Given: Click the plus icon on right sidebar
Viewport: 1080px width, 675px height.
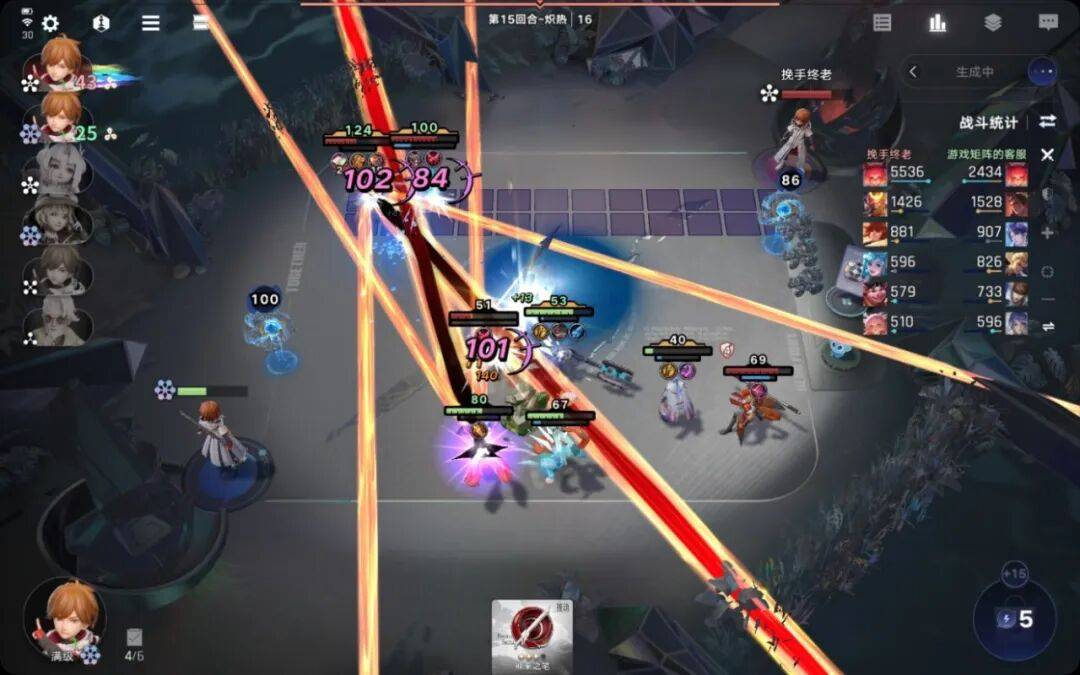Looking at the screenshot, I should point(1047,232).
